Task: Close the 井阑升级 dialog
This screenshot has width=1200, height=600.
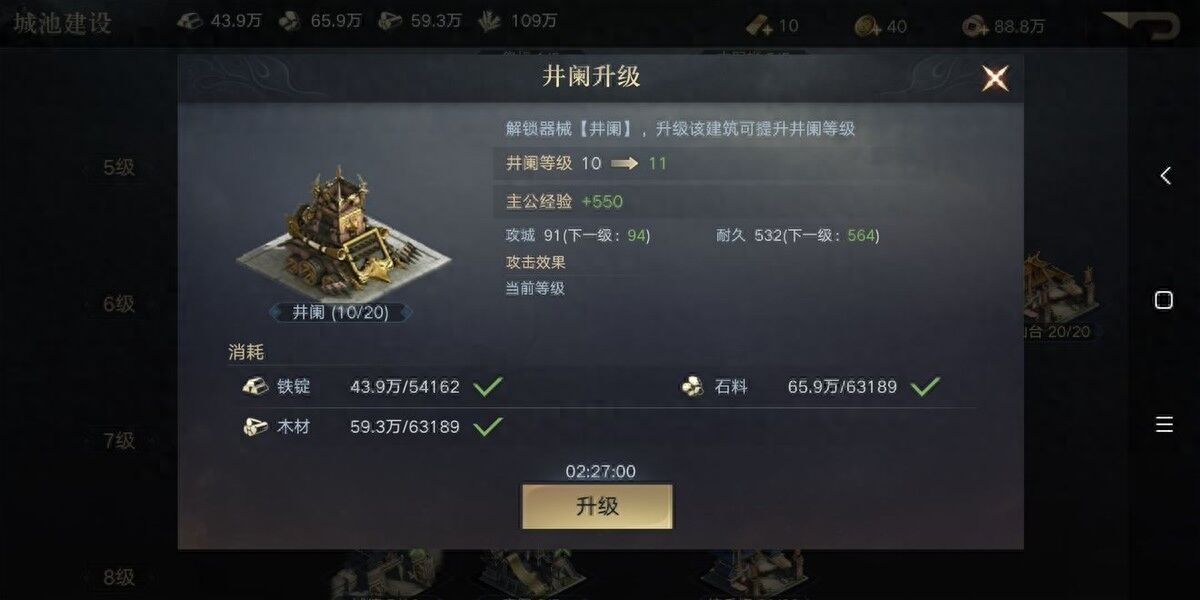Action: [994, 78]
